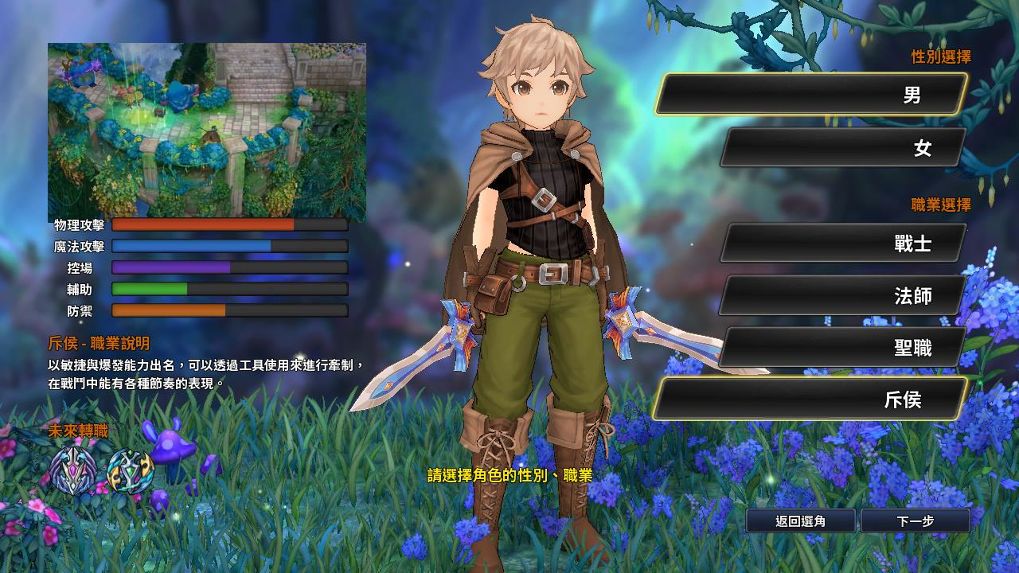
Task: Pick the Warrior class 戰士
Action: [843, 243]
